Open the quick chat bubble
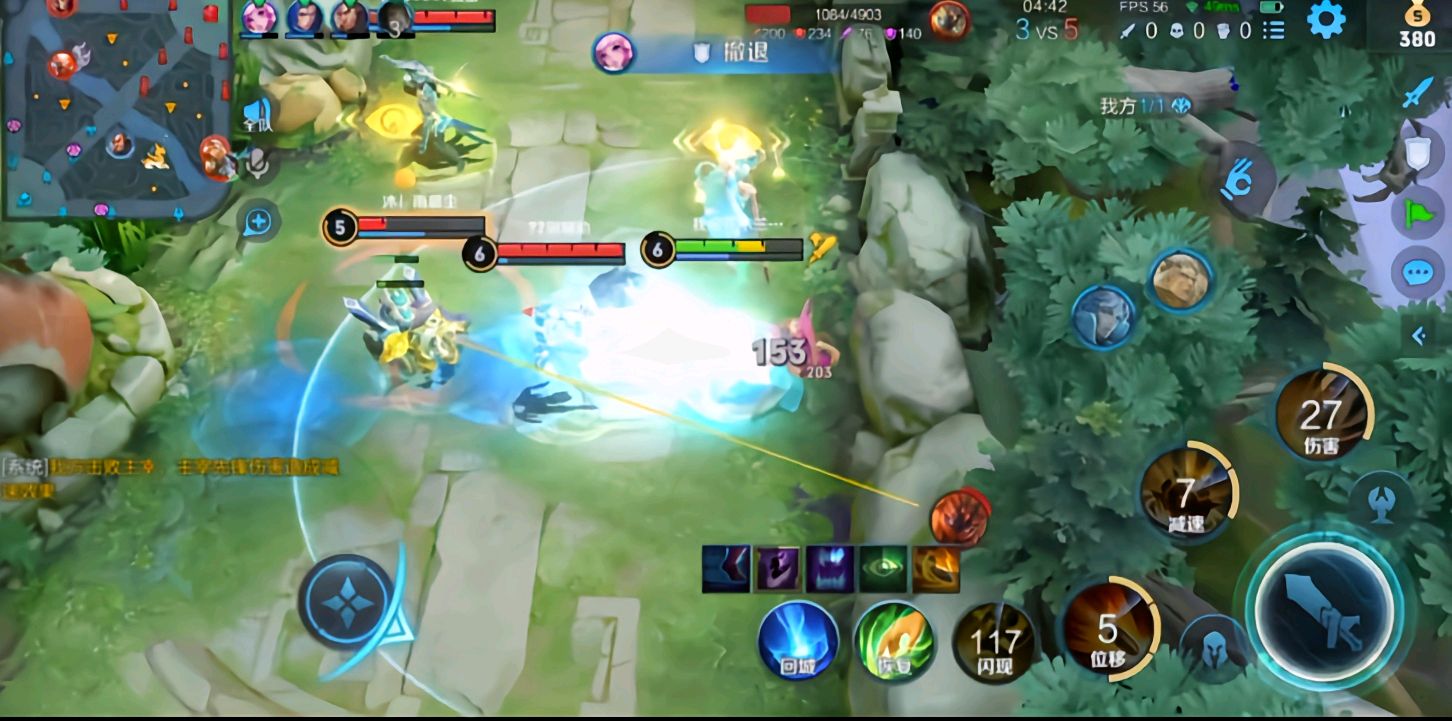 click(x=1417, y=272)
